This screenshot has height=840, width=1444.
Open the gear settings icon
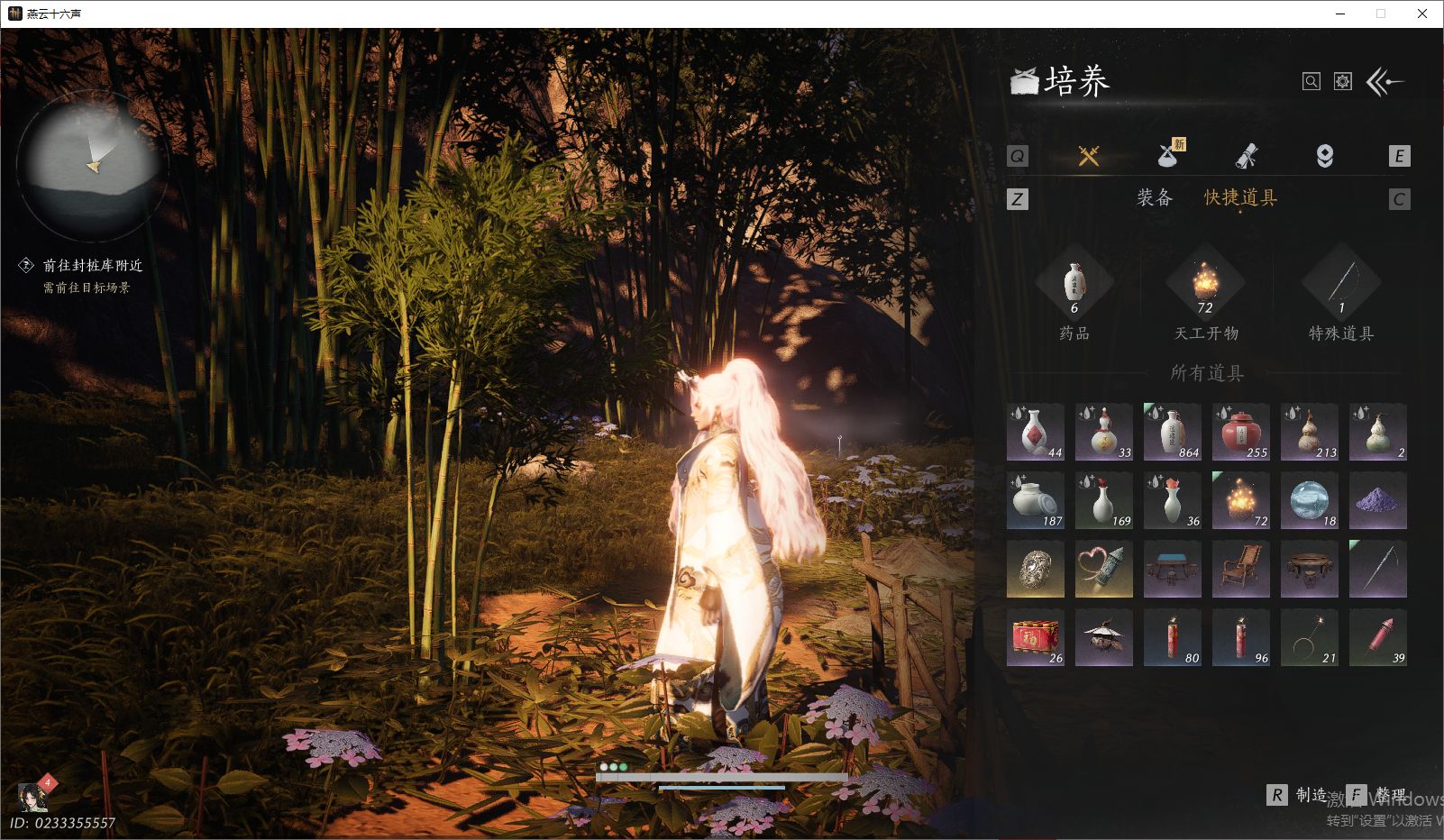(x=1343, y=82)
